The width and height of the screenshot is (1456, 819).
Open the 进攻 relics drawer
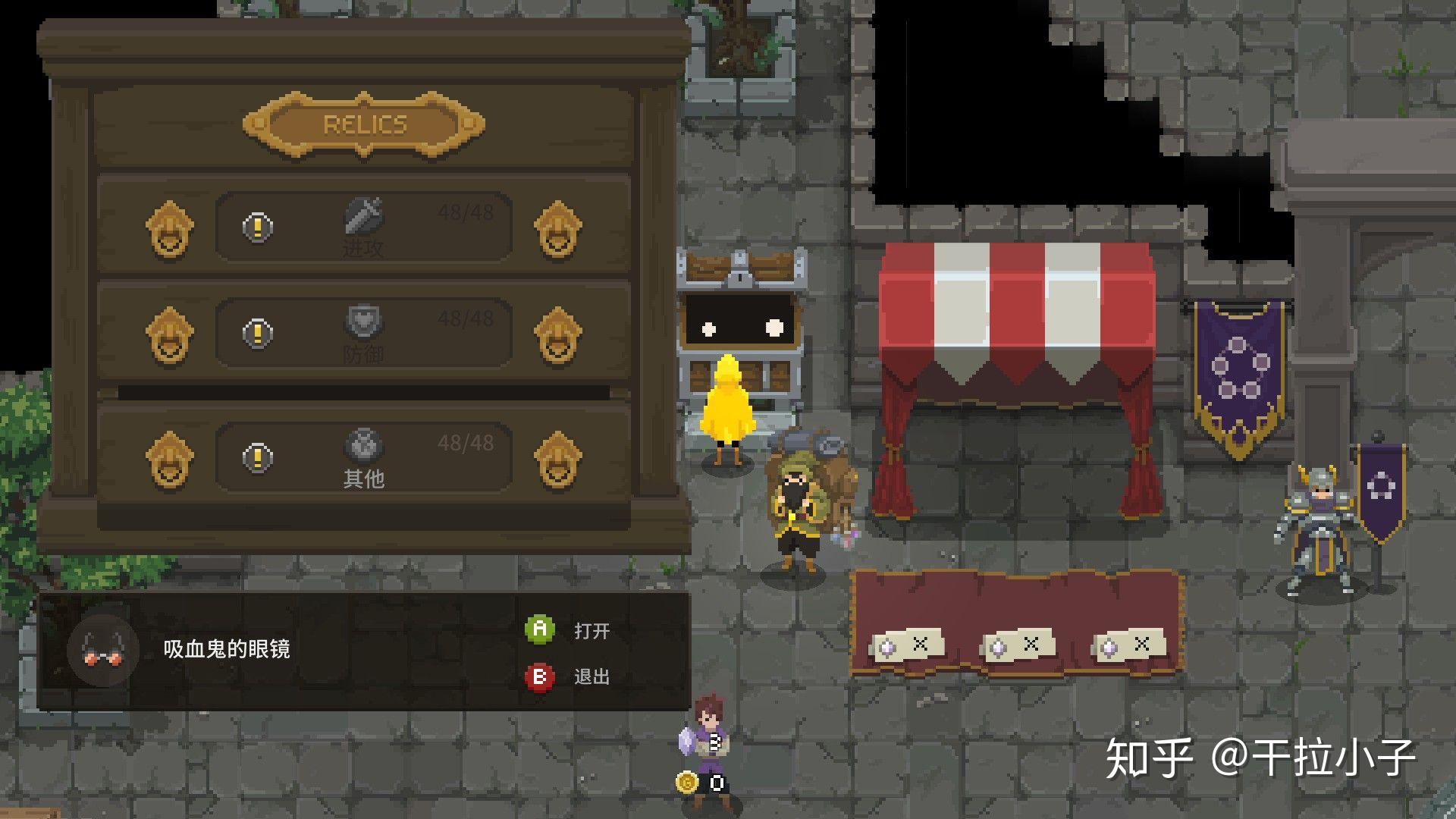362,225
